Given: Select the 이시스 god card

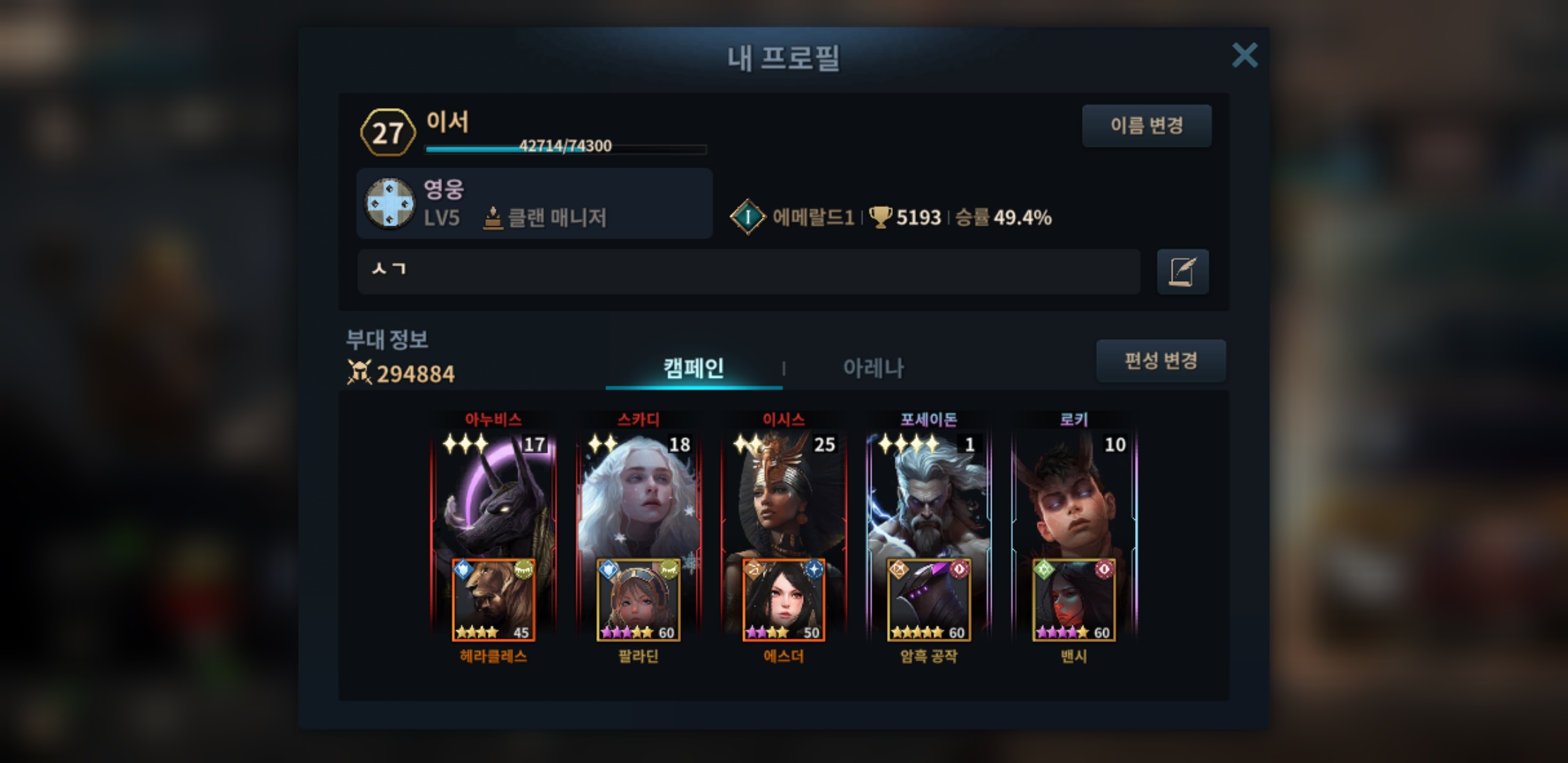Looking at the screenshot, I should (783, 495).
